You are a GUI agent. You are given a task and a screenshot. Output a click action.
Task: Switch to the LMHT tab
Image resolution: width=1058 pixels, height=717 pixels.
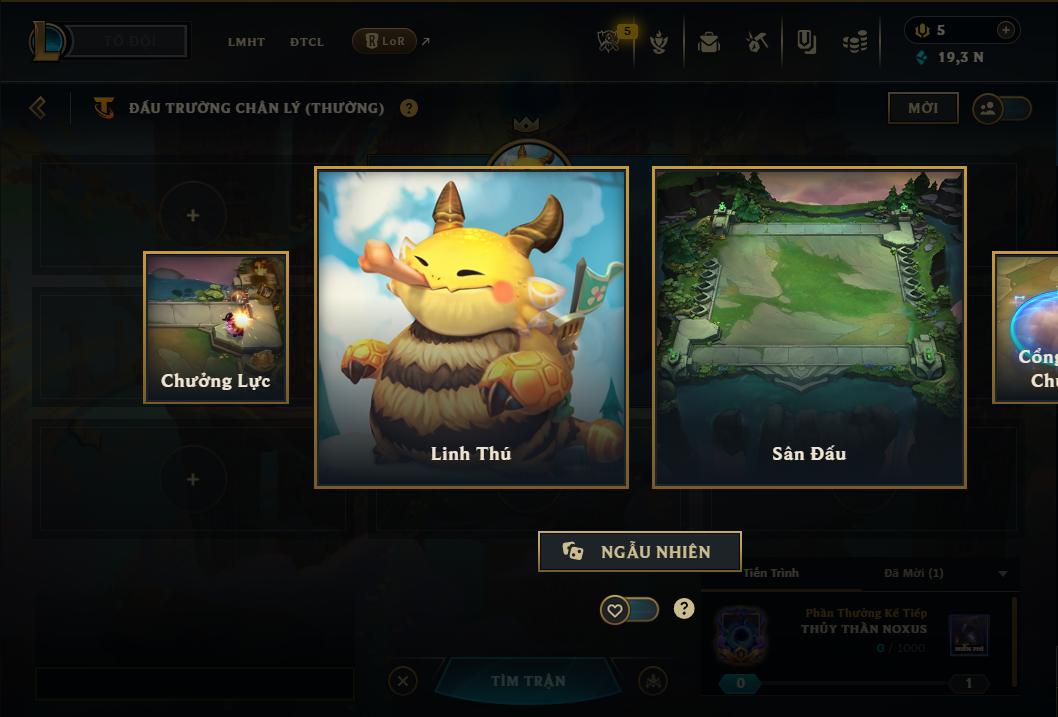[246, 42]
